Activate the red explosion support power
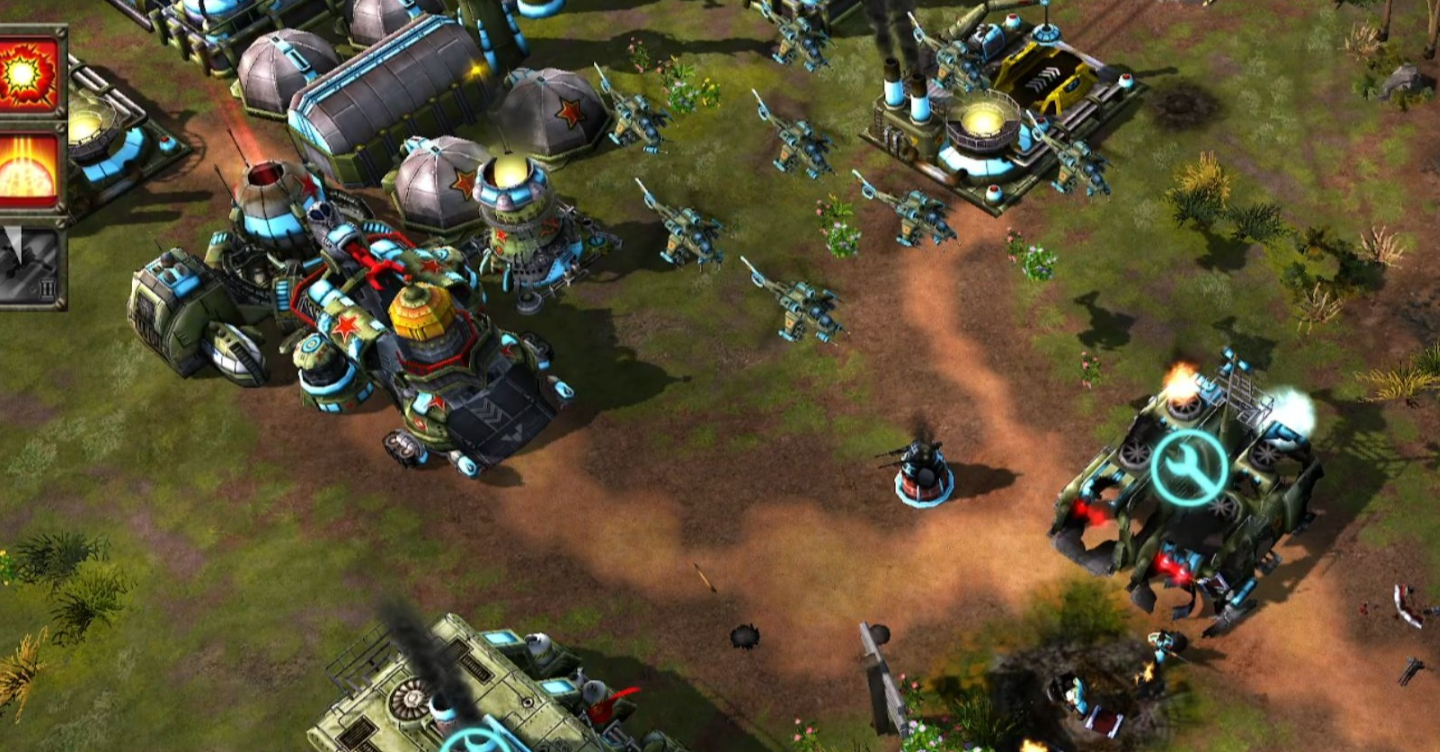 (x=28, y=73)
